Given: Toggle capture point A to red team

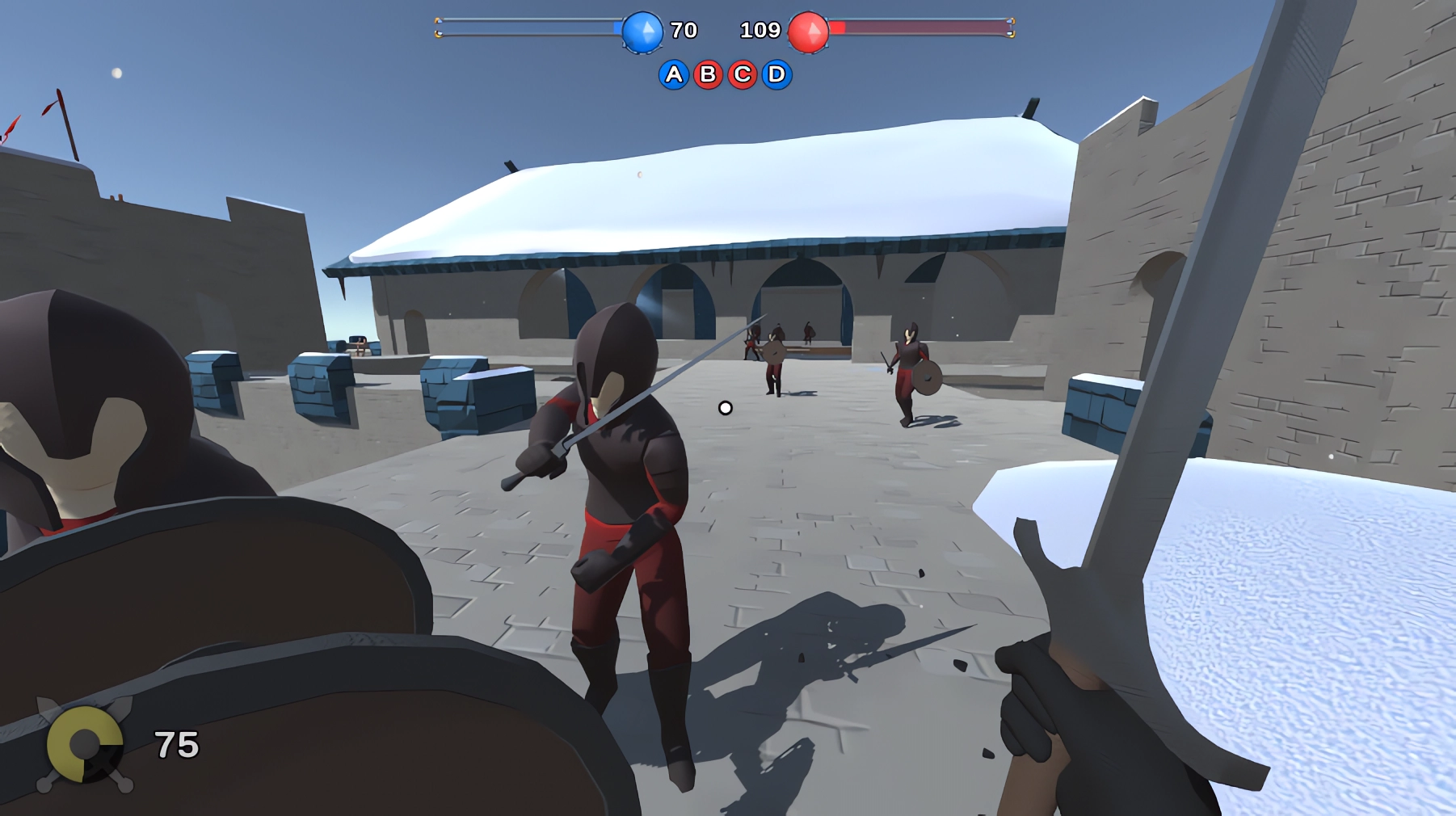Looking at the screenshot, I should [x=673, y=74].
